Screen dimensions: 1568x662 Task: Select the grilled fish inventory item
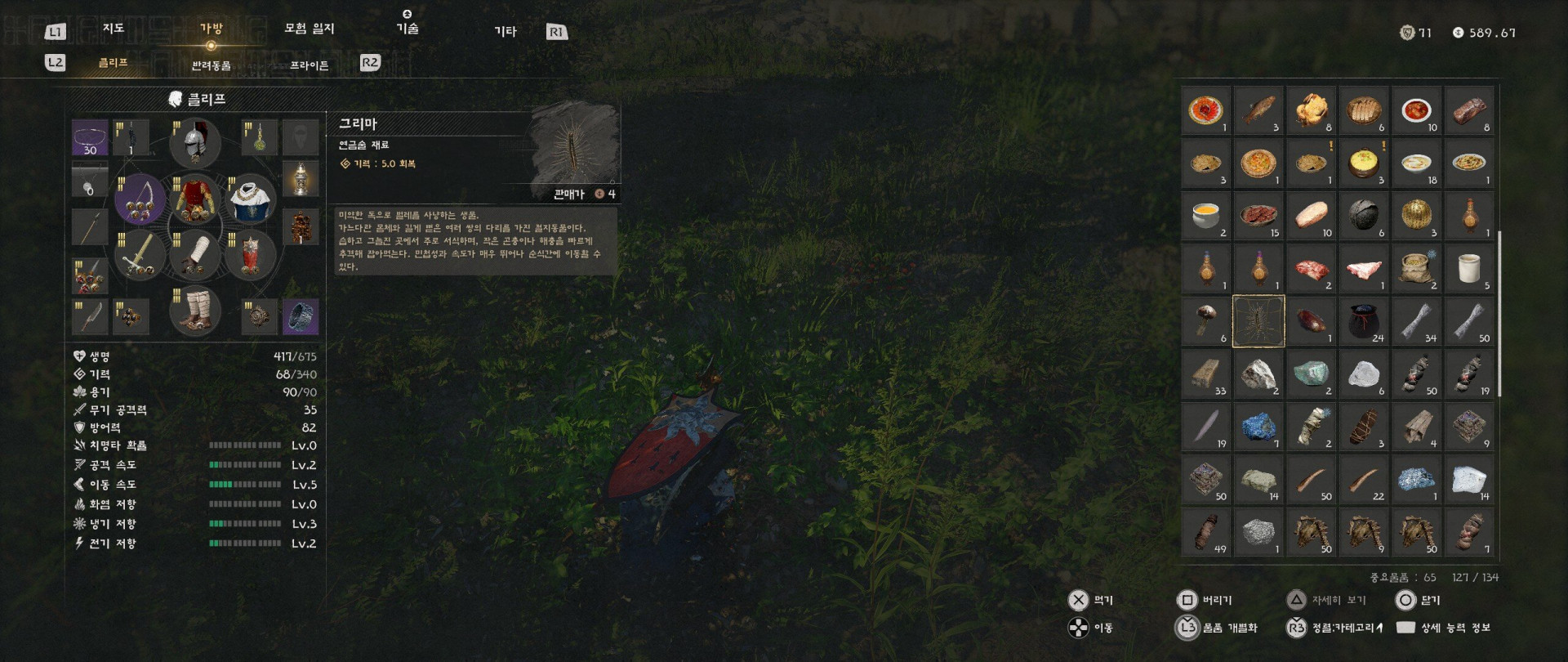coord(1258,110)
